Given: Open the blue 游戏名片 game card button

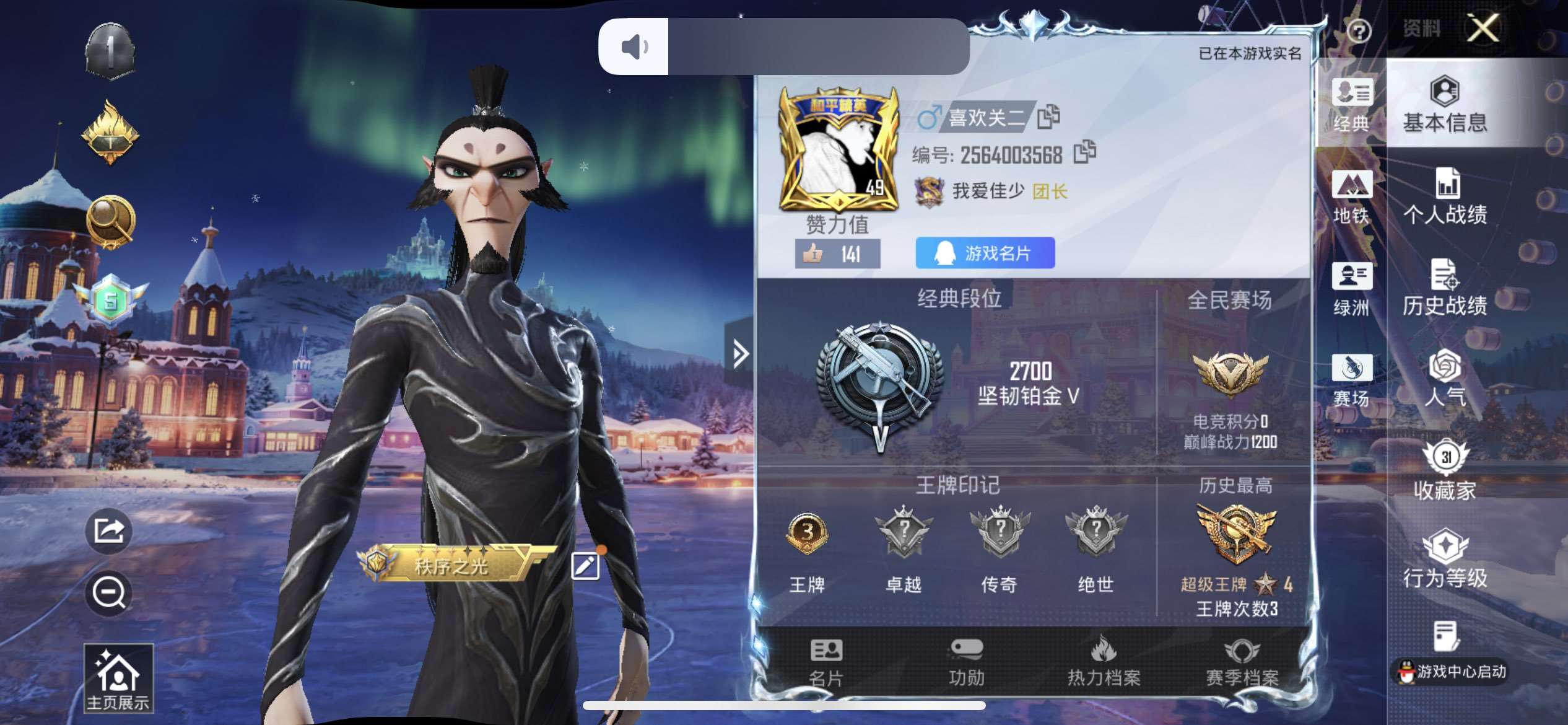Looking at the screenshot, I should (985, 253).
